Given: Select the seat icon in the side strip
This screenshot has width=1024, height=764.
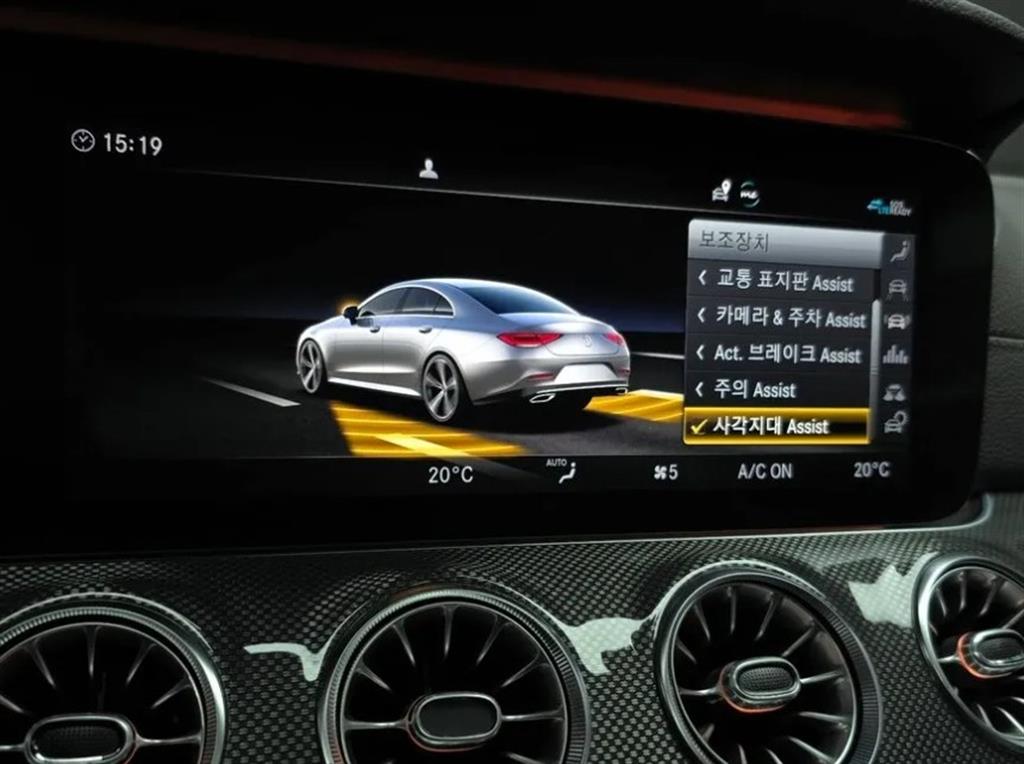Looking at the screenshot, I should click(x=901, y=251).
